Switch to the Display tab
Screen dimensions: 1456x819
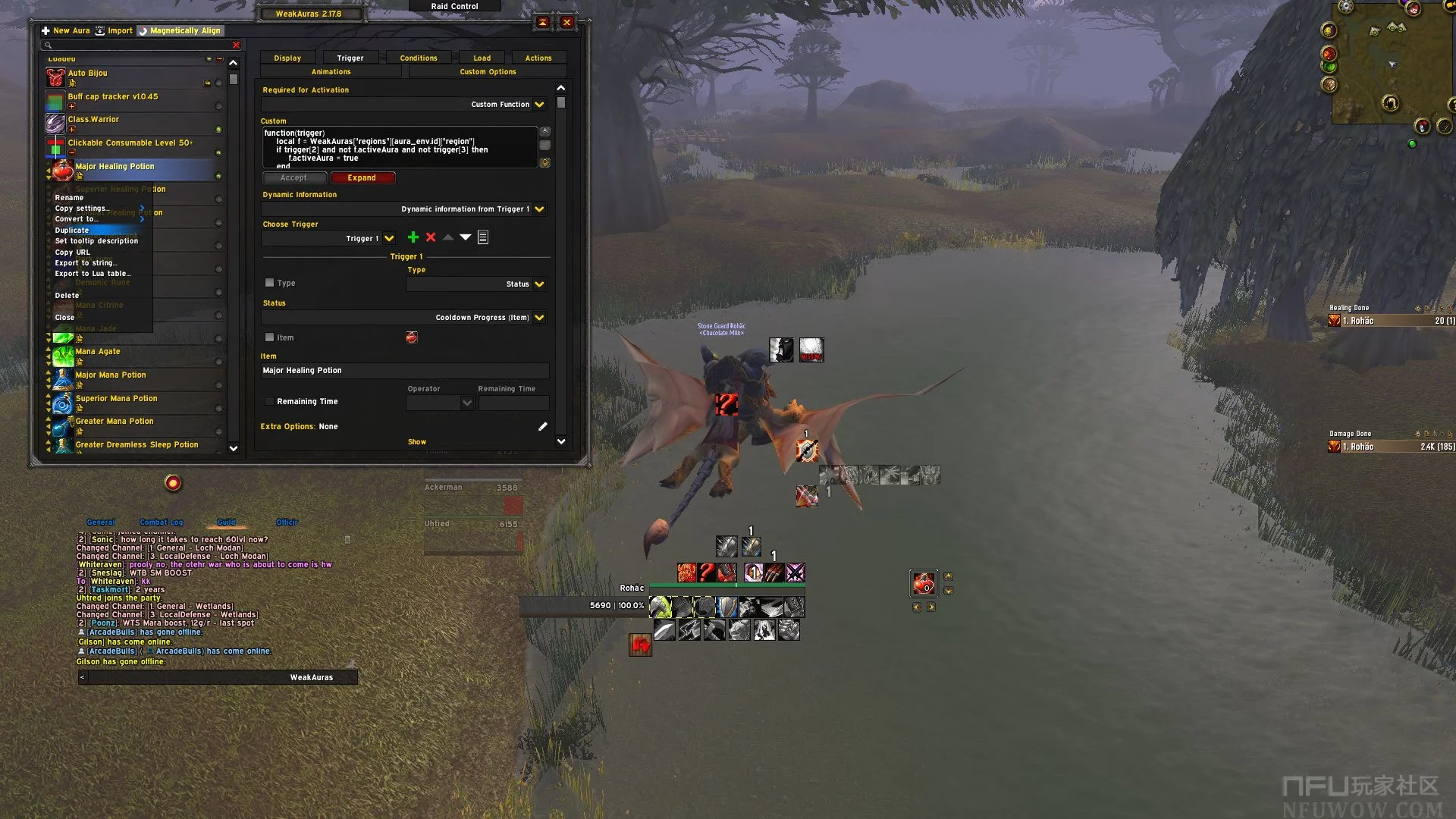coord(287,58)
